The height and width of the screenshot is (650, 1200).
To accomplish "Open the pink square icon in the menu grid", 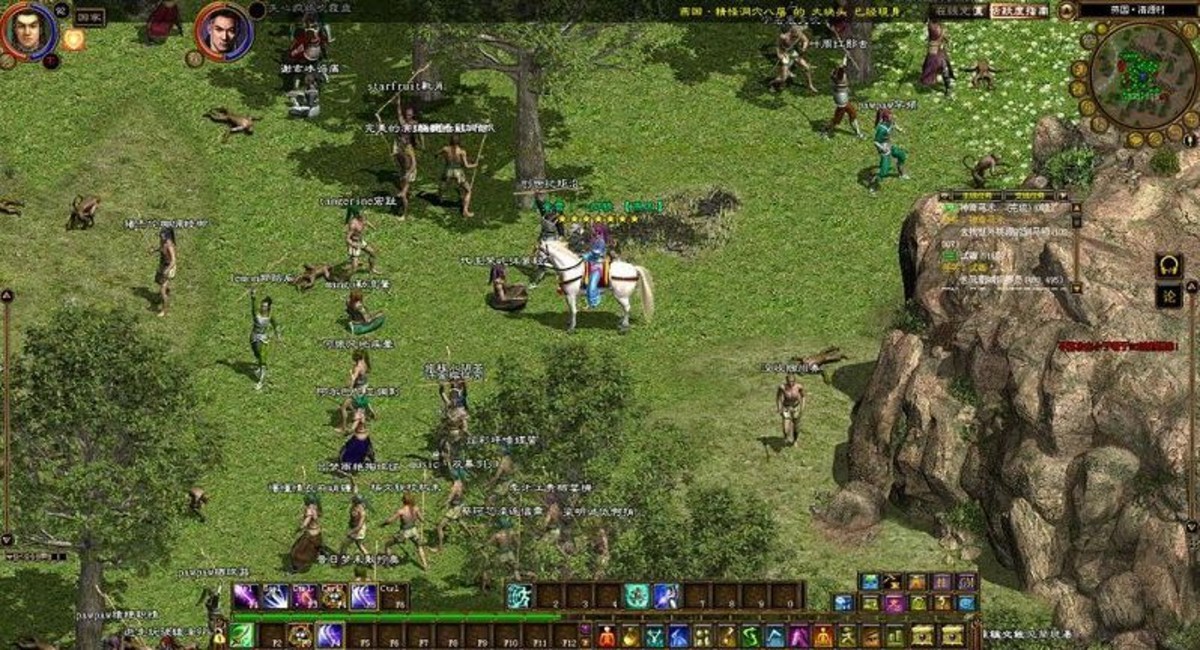I will click(x=893, y=603).
